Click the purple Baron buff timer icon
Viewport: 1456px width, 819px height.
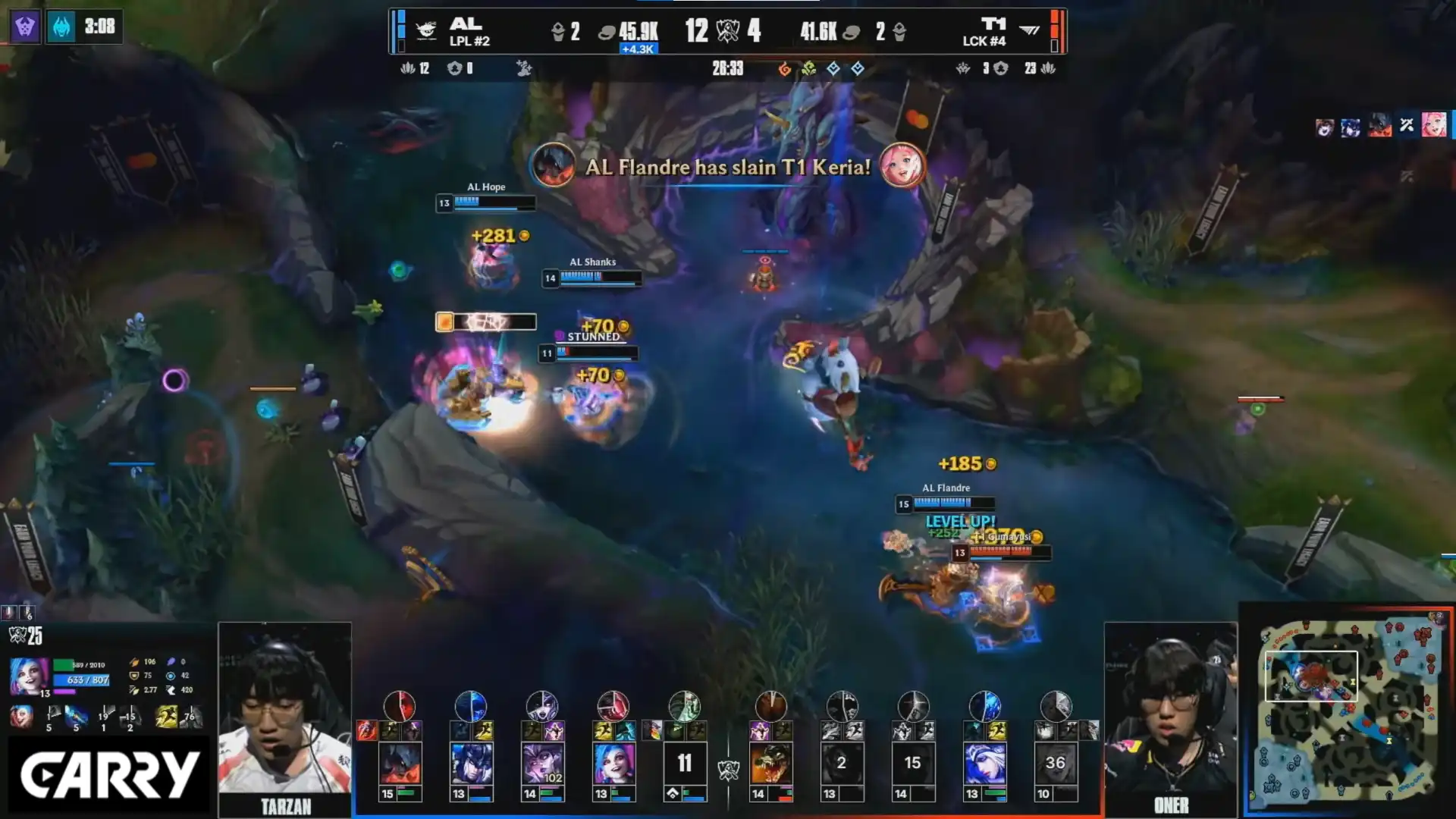(x=25, y=27)
